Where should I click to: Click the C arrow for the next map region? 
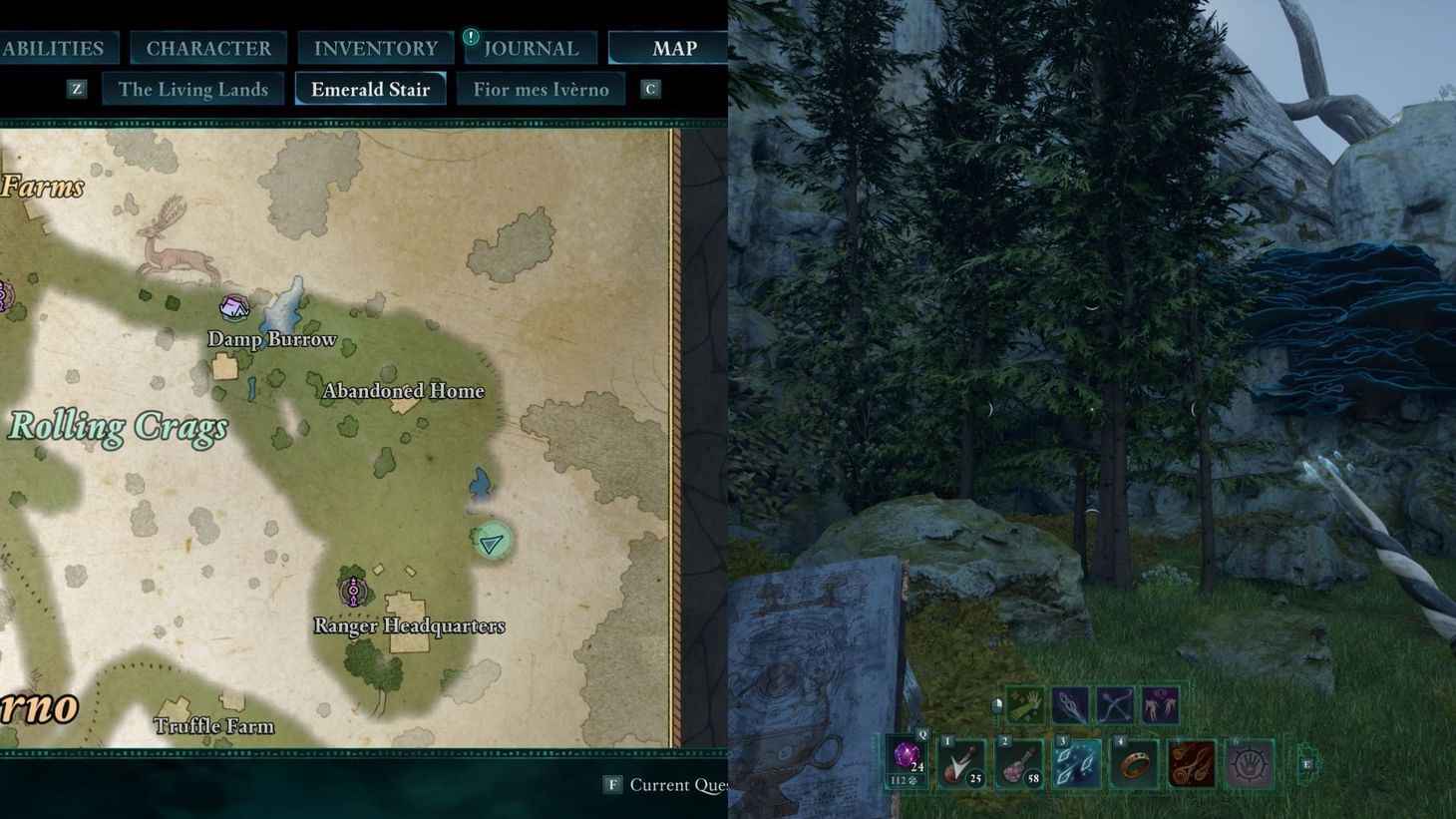(x=650, y=89)
